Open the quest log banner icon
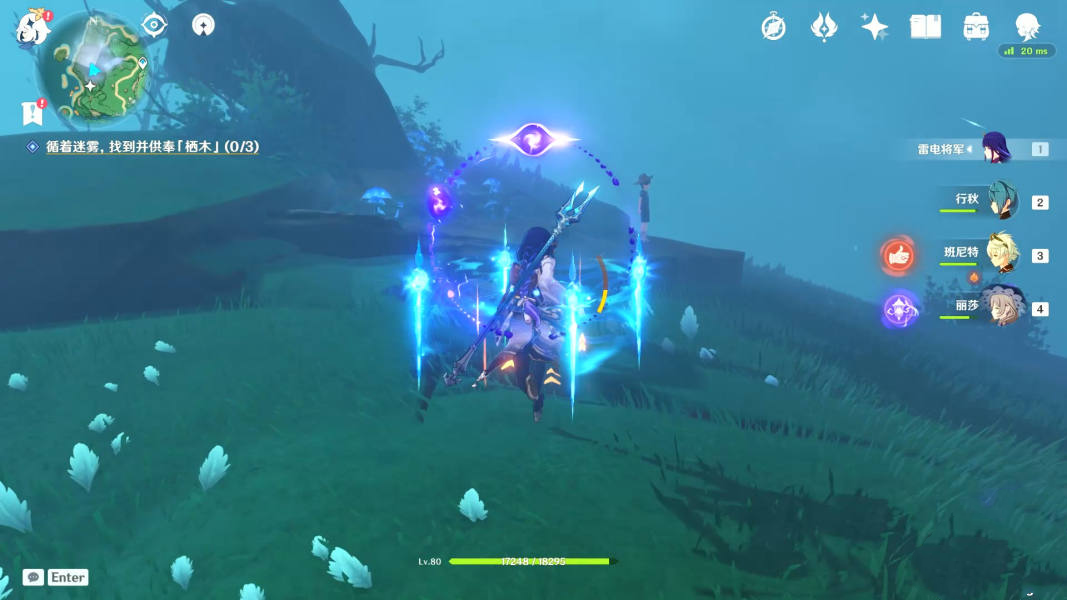Screen dimensions: 1067x600 32,113
